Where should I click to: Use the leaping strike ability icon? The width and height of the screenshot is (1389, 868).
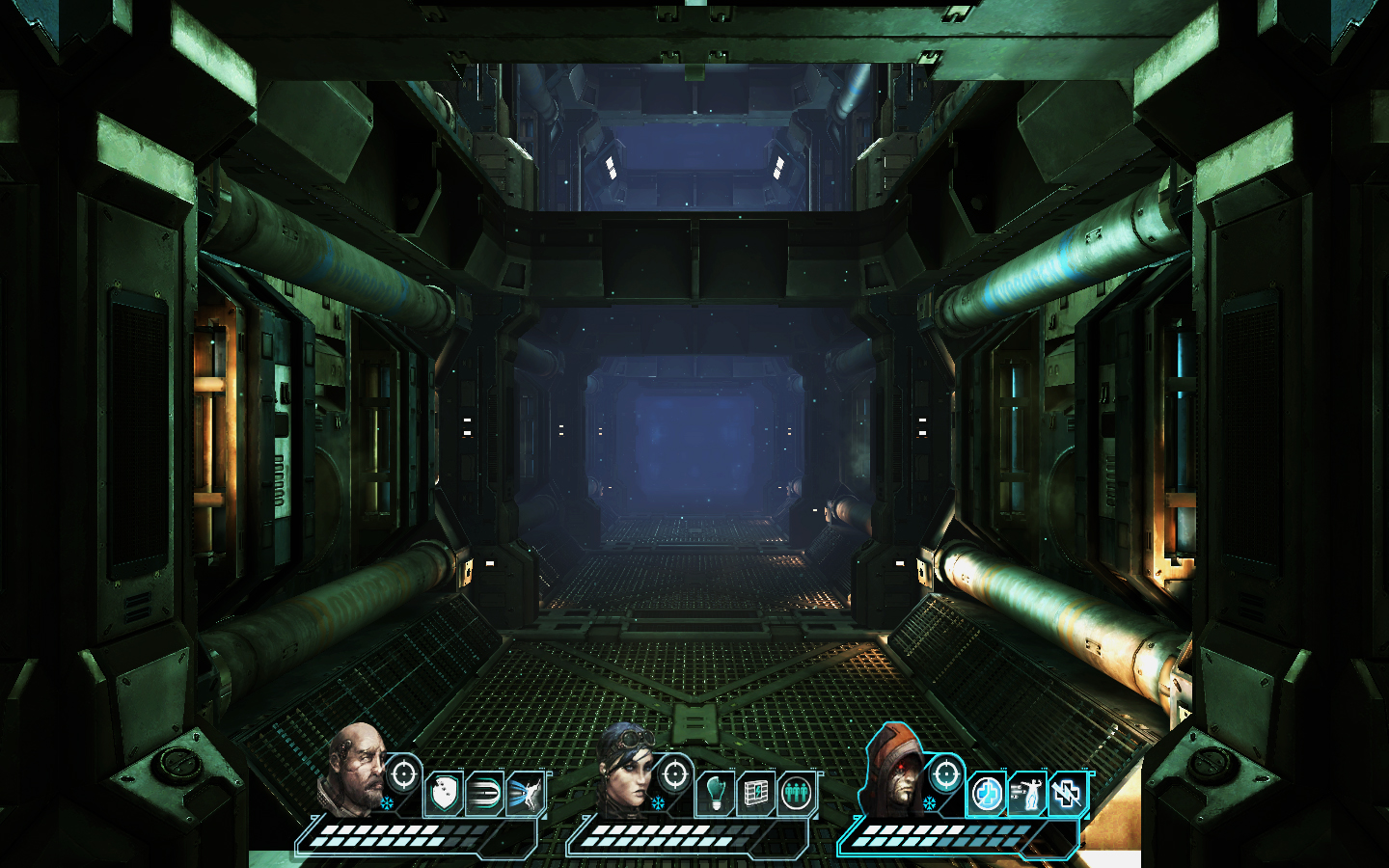pos(525,791)
